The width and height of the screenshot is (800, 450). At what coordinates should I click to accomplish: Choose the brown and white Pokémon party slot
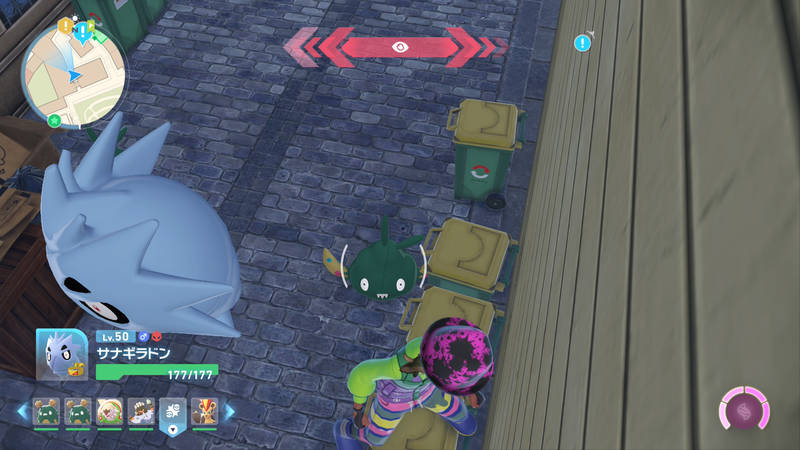click(x=141, y=410)
